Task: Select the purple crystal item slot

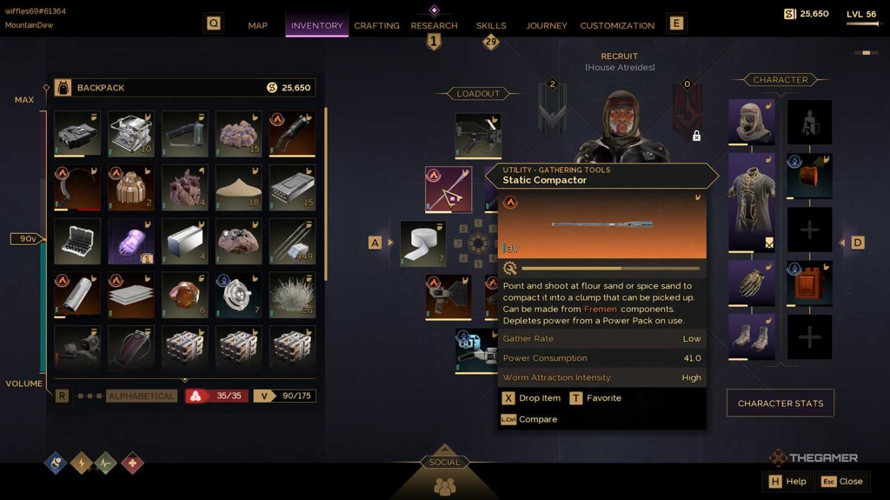Action: click(x=131, y=241)
